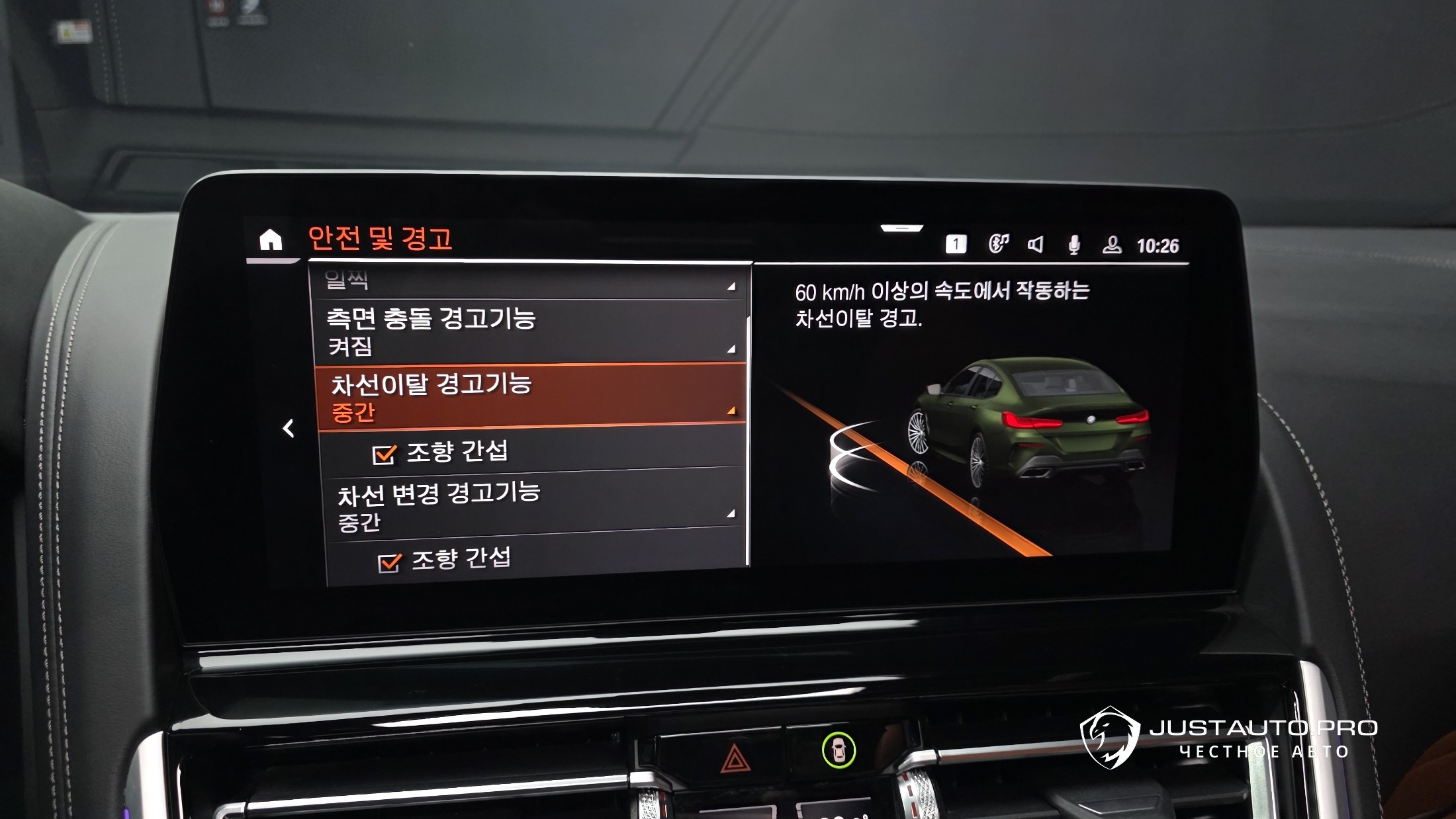Tap the speaker volume icon

click(1036, 245)
